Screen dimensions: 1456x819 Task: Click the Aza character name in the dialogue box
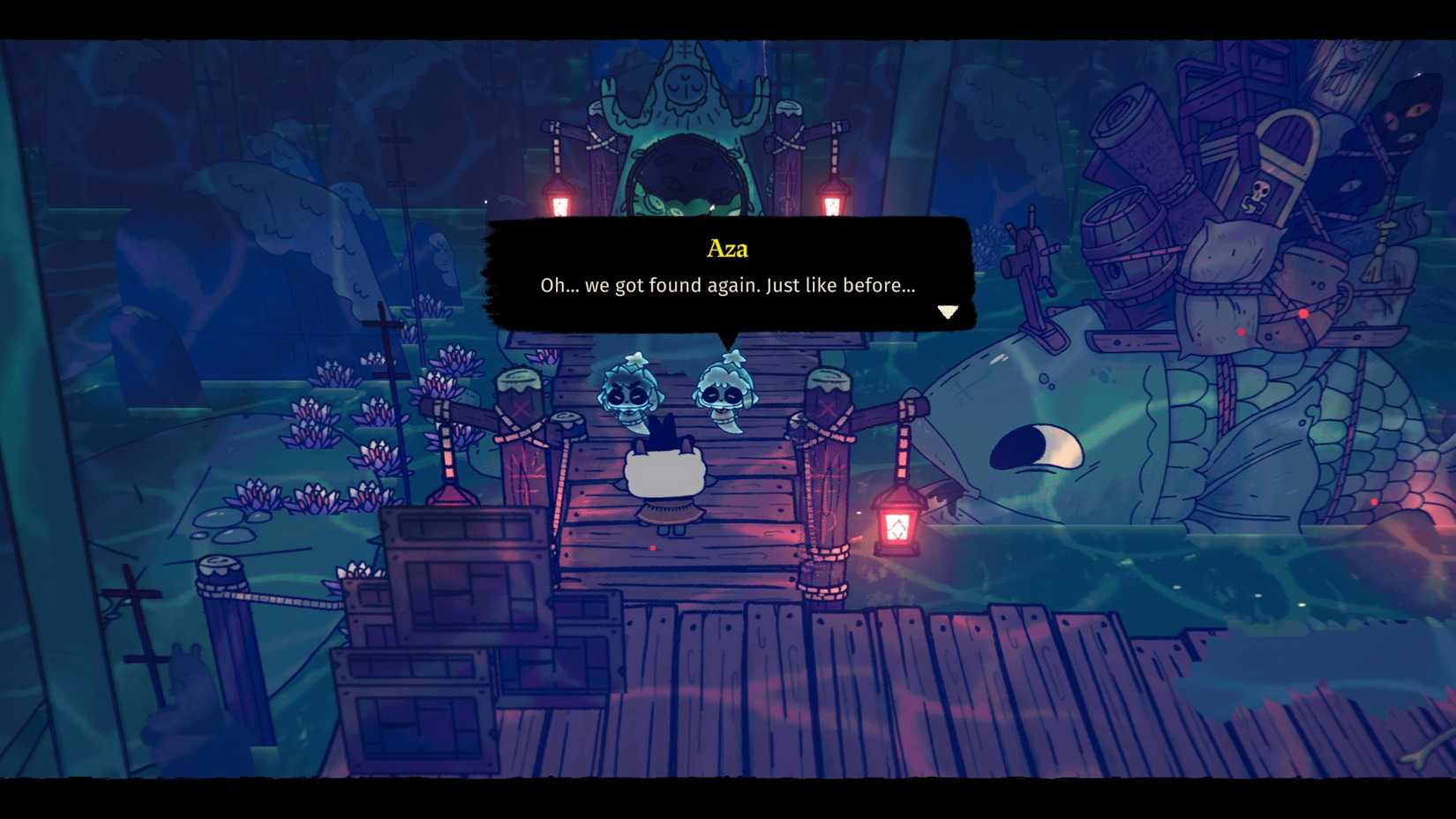click(727, 249)
